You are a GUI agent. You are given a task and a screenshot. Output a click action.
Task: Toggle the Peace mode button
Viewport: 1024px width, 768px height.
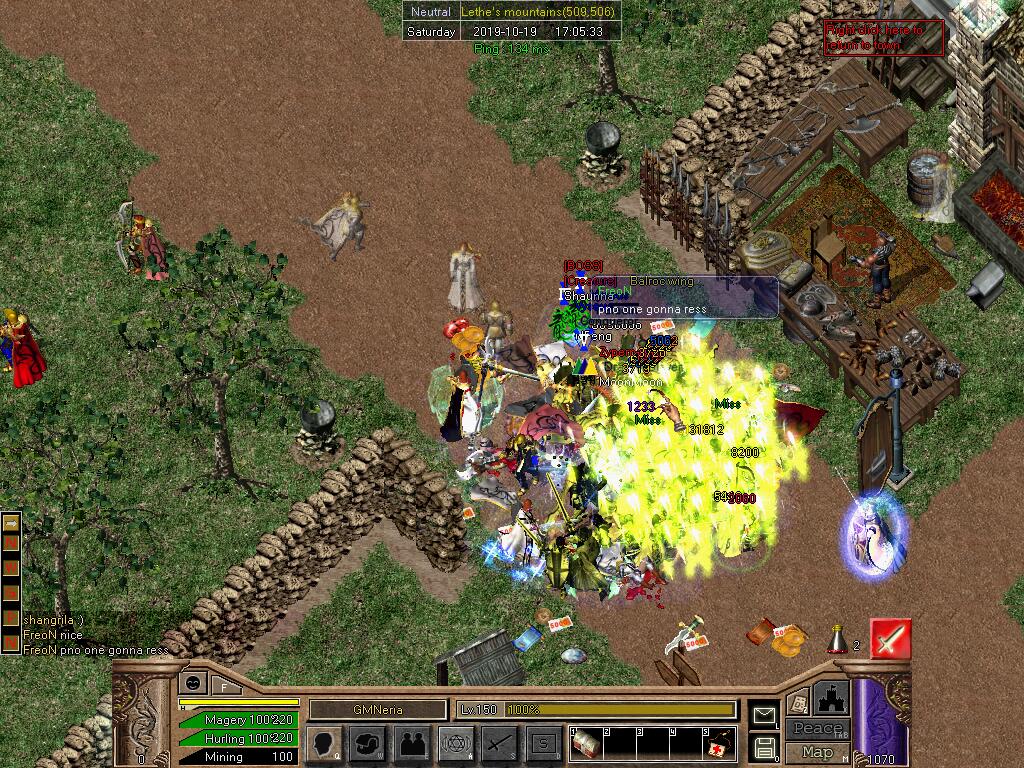tap(817, 728)
